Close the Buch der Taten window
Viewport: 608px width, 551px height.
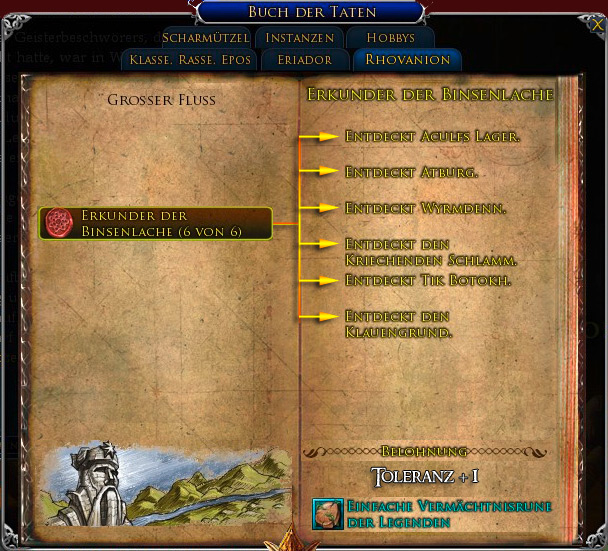pos(596,11)
